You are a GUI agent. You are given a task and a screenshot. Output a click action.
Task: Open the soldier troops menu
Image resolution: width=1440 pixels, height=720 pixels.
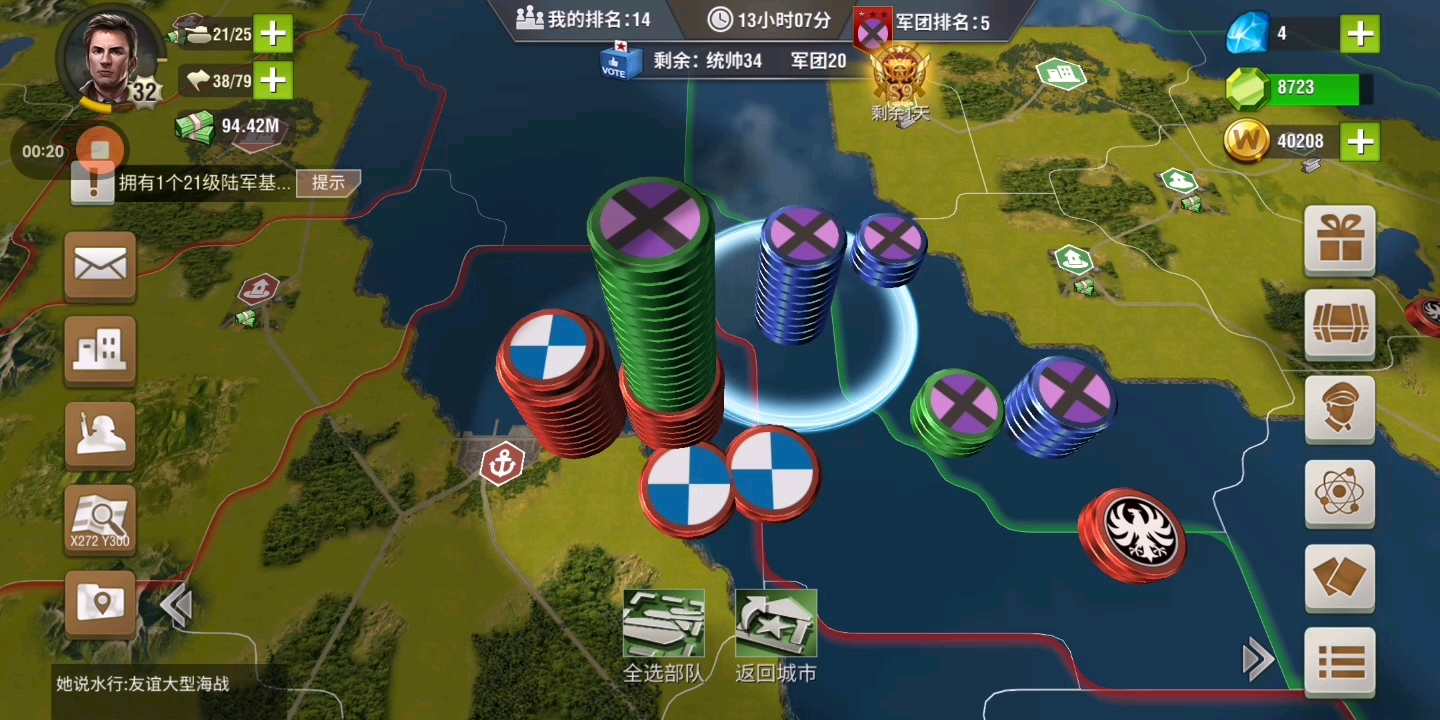[x=100, y=435]
